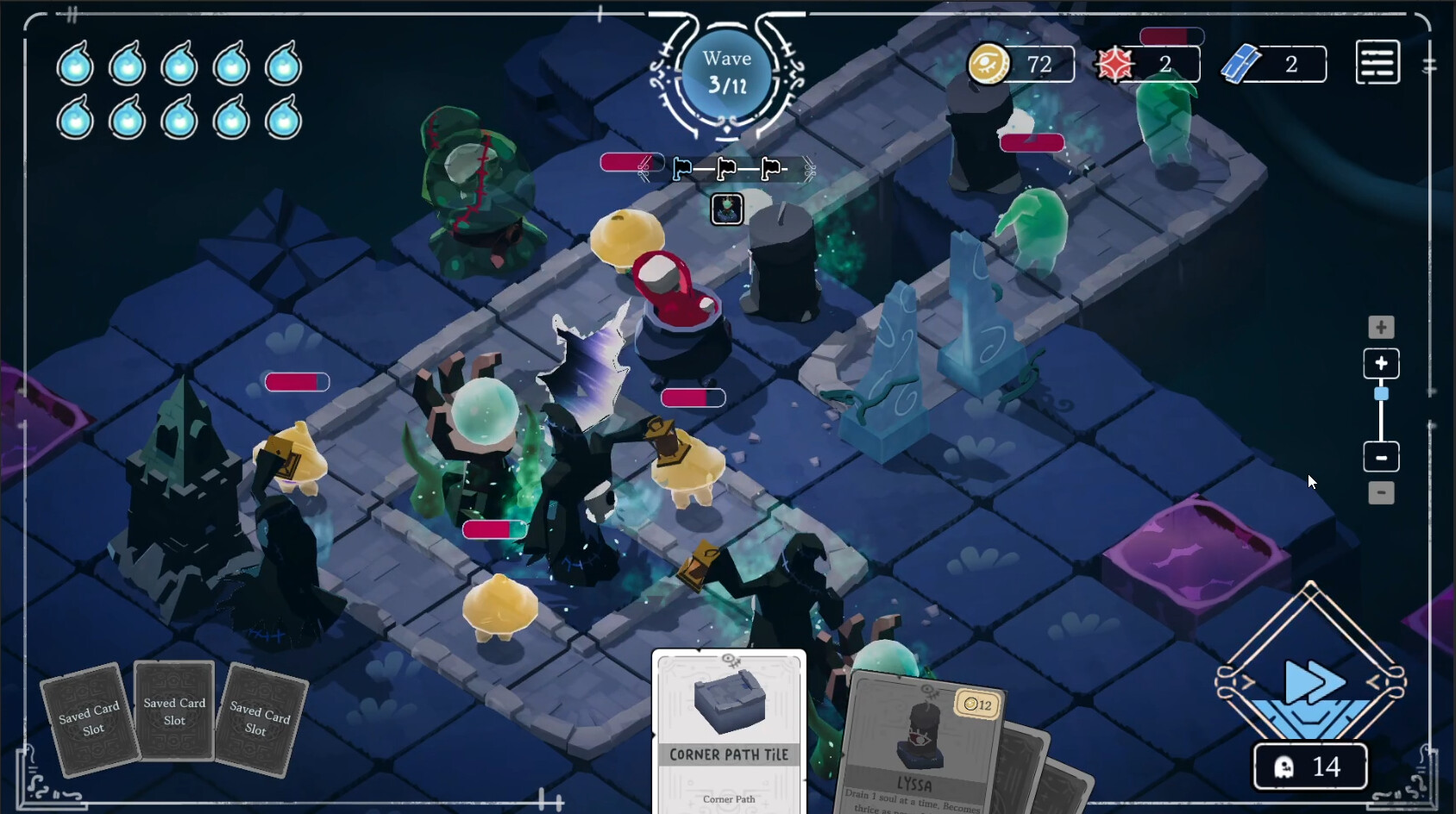Image resolution: width=1456 pixels, height=814 pixels.
Task: Click the small plus above the zoom slider
Action: 1381,328
